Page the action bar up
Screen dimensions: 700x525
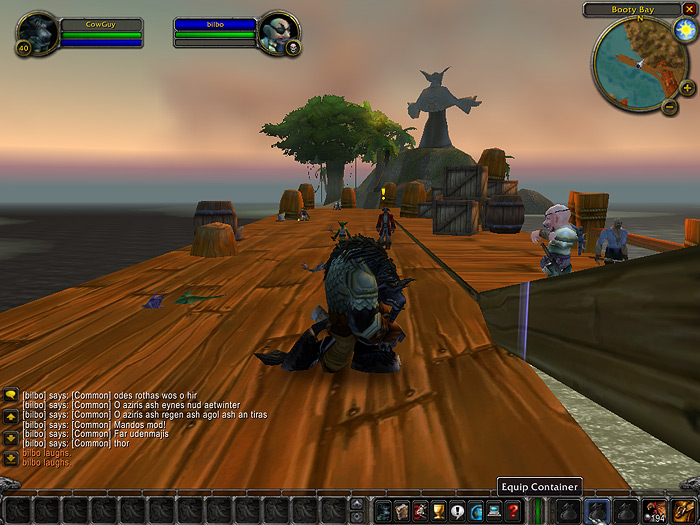(x=357, y=503)
